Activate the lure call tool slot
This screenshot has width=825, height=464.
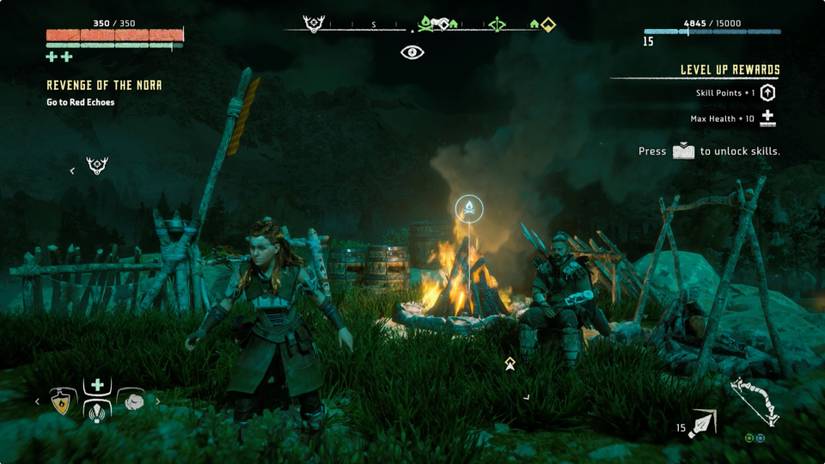tap(97, 410)
